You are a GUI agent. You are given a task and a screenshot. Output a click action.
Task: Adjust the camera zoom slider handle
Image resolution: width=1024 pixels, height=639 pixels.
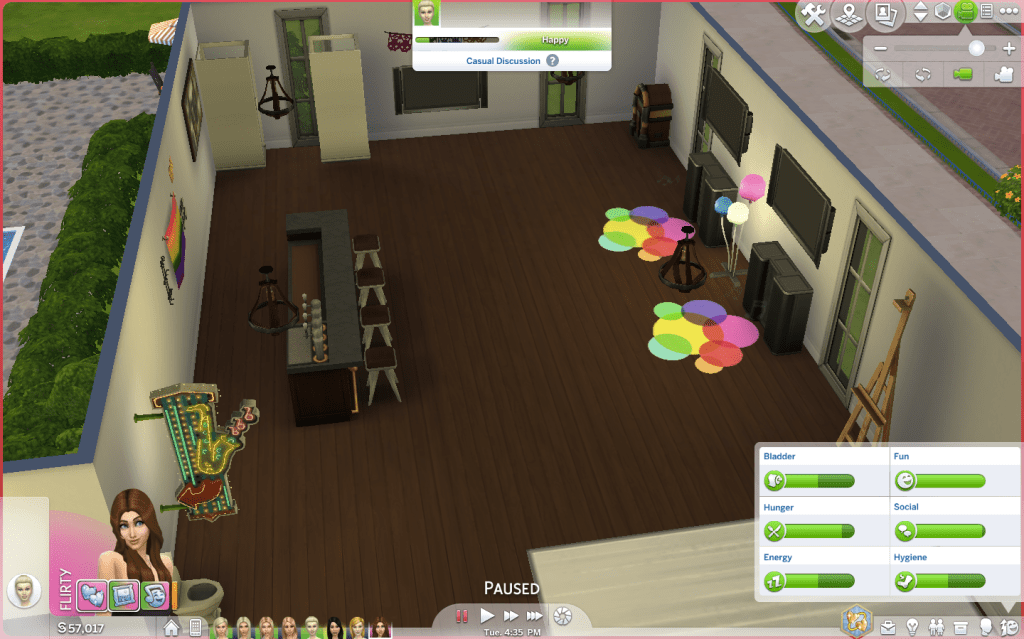[976, 48]
